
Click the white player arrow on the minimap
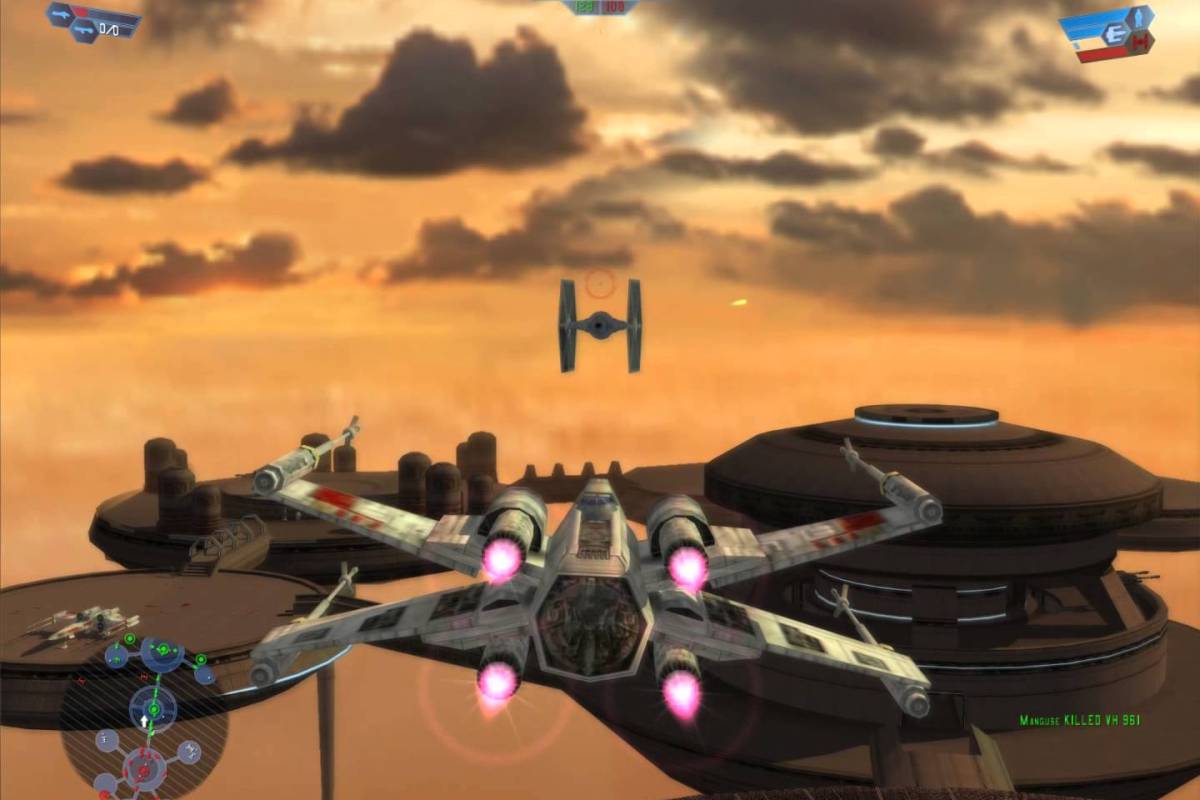(146, 720)
